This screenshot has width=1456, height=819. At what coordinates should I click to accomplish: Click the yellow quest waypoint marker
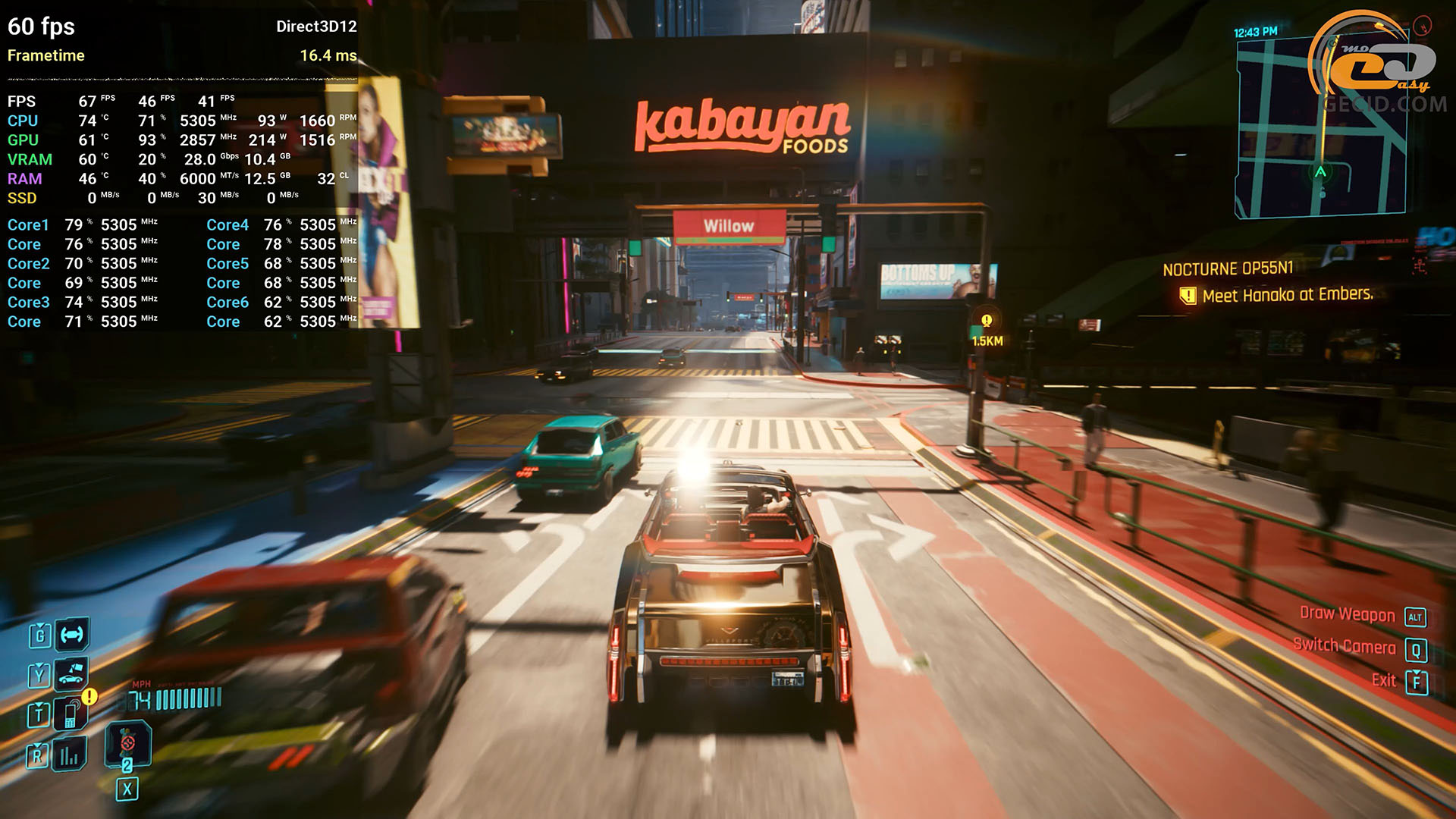(x=987, y=321)
